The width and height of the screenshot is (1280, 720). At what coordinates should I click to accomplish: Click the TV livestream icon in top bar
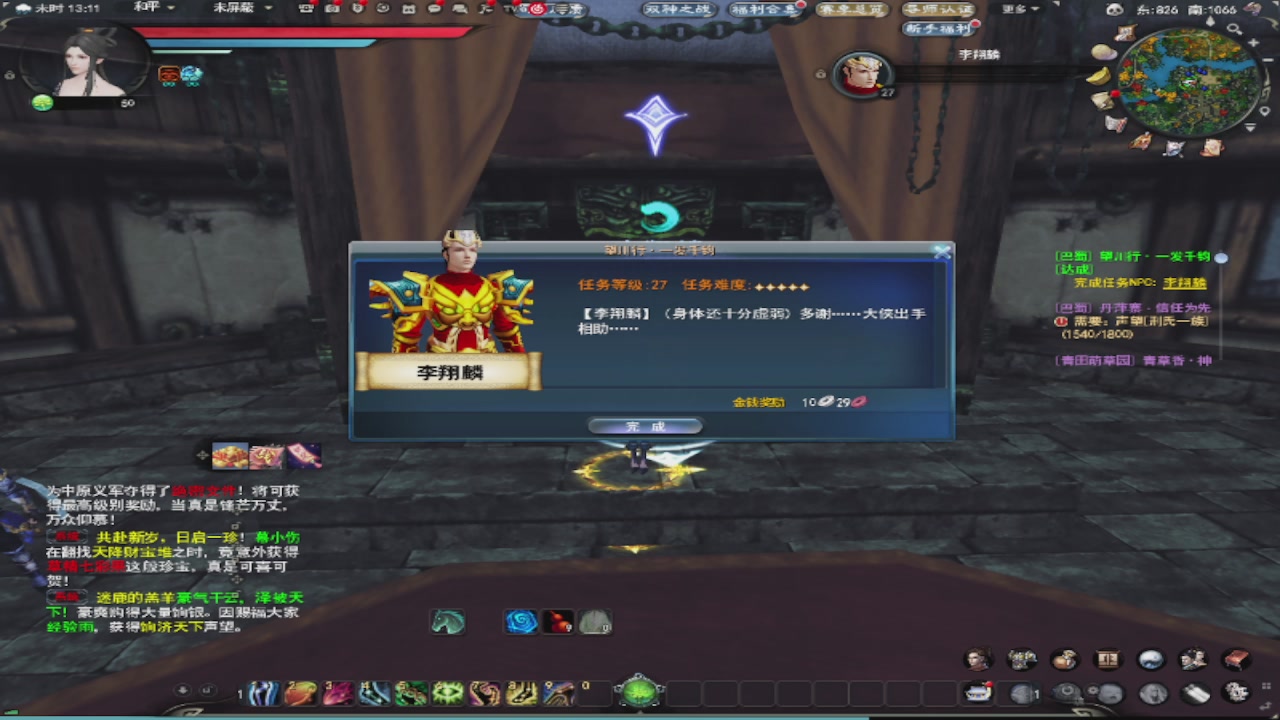[x=510, y=8]
